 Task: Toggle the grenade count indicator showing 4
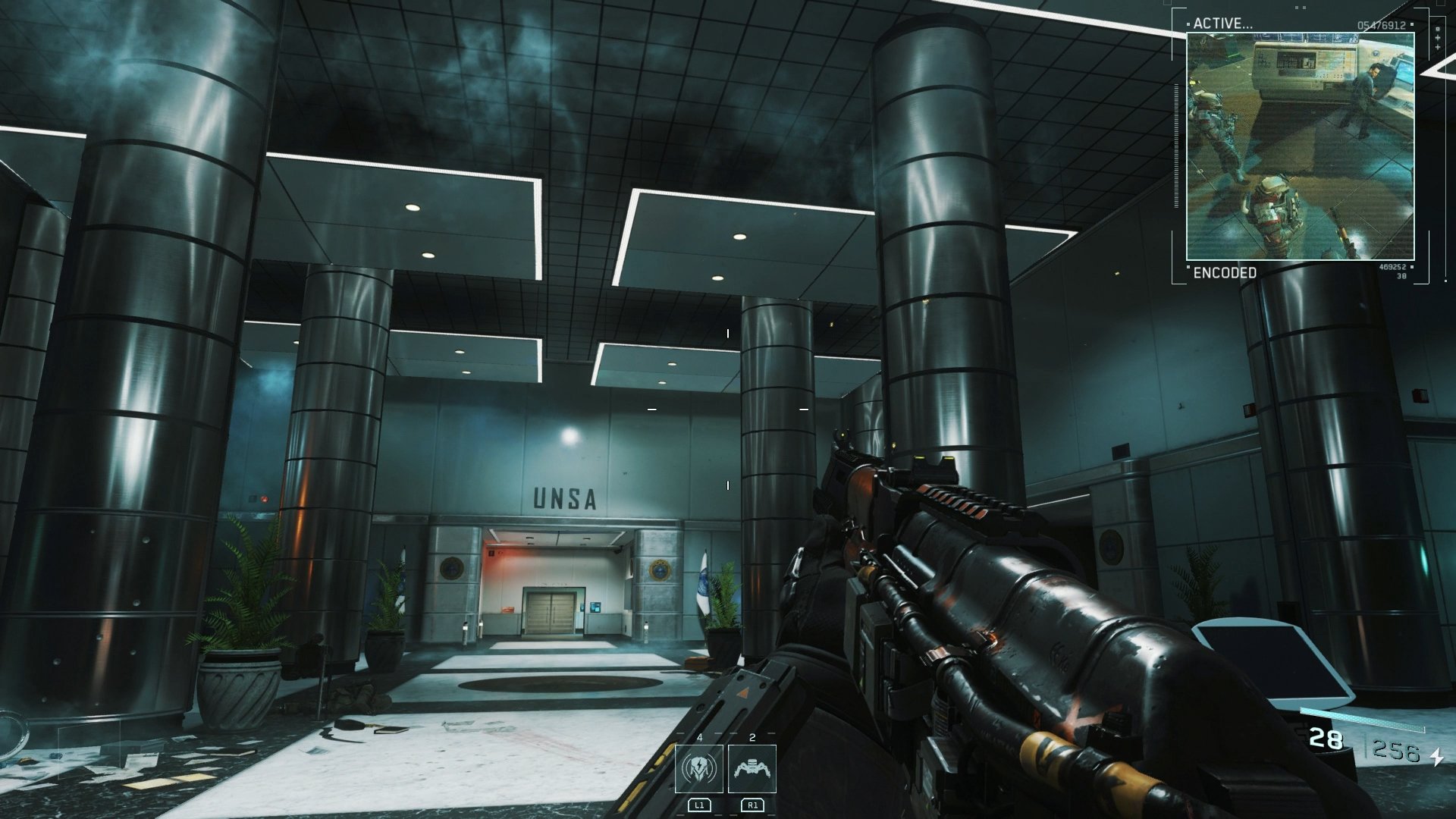(700, 737)
